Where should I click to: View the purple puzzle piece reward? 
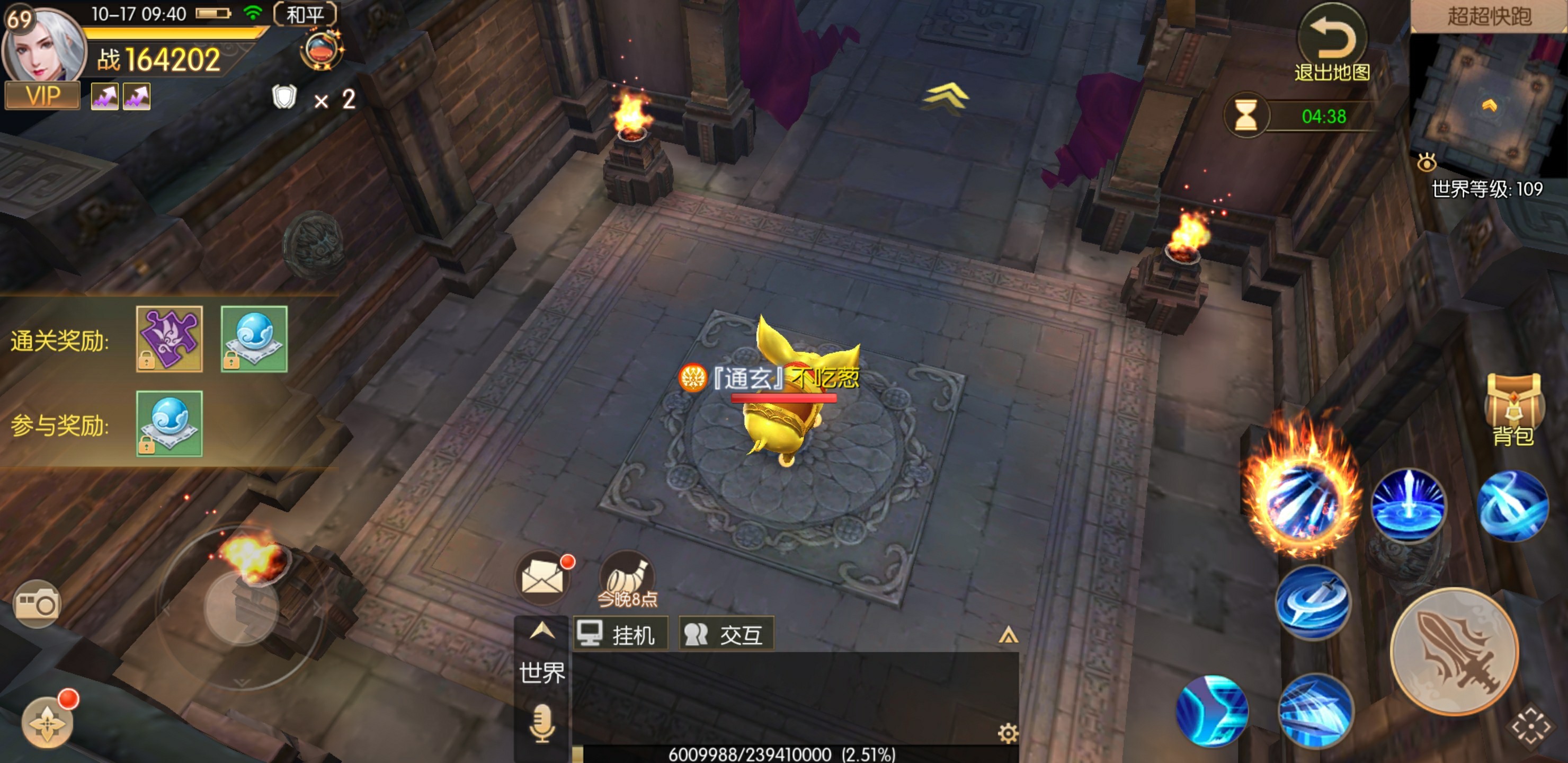[169, 339]
